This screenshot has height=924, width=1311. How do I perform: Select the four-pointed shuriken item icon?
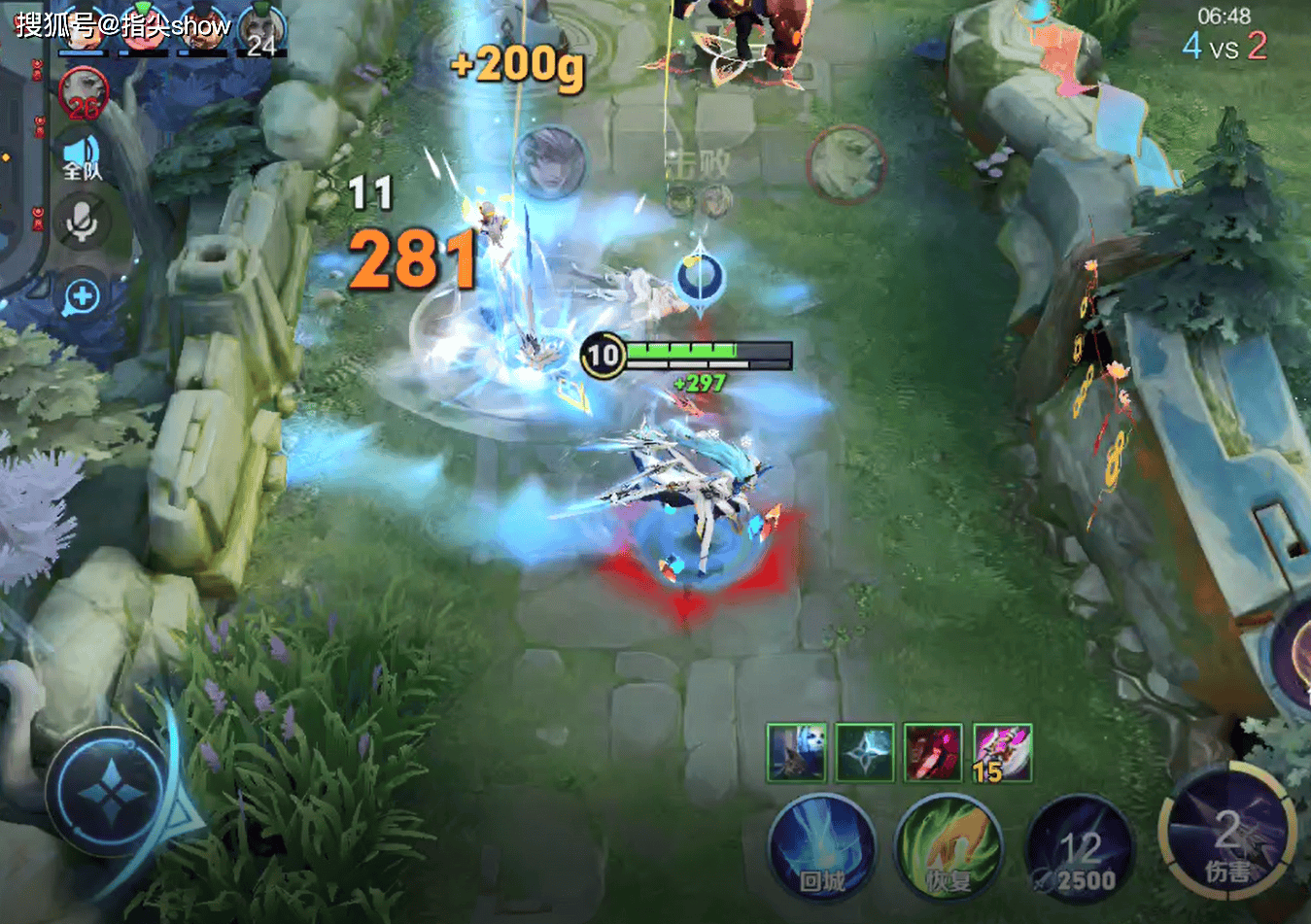click(x=864, y=752)
